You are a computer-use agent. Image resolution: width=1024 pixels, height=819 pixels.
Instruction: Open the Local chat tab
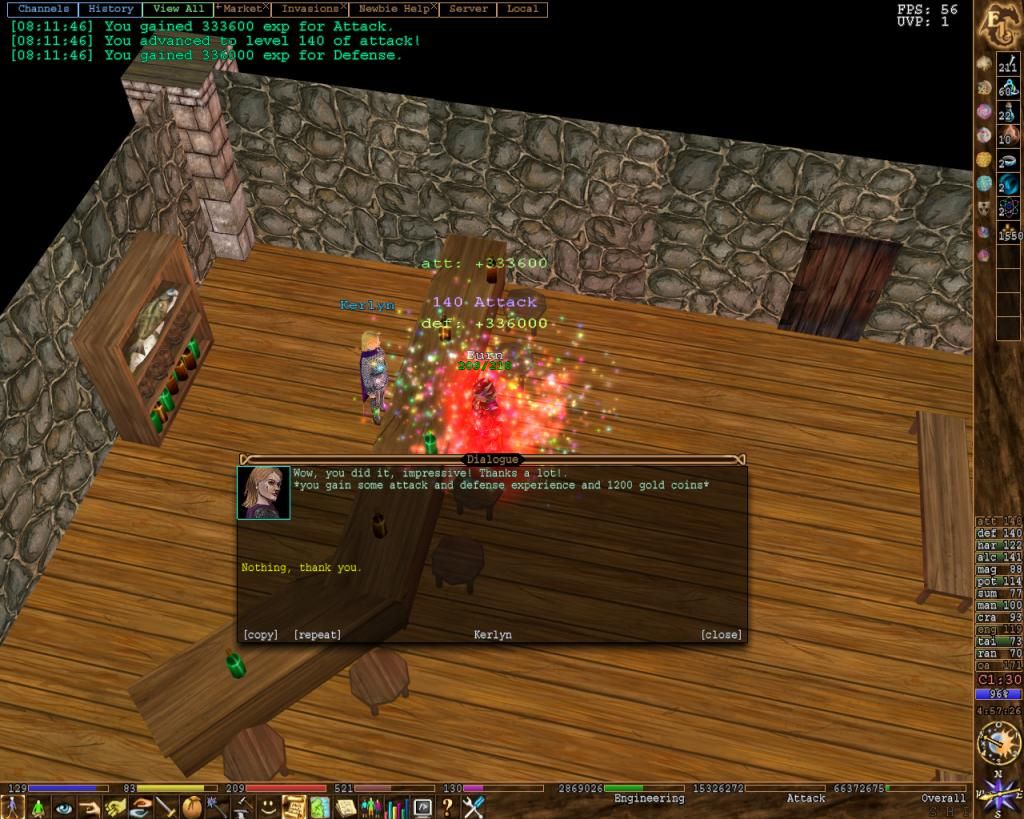[522, 9]
